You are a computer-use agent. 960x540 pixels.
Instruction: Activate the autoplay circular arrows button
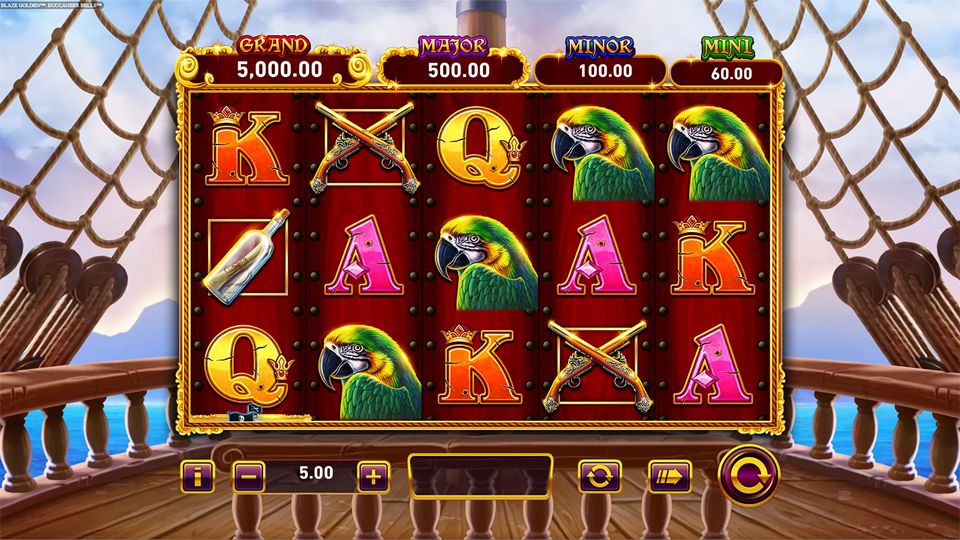click(599, 476)
